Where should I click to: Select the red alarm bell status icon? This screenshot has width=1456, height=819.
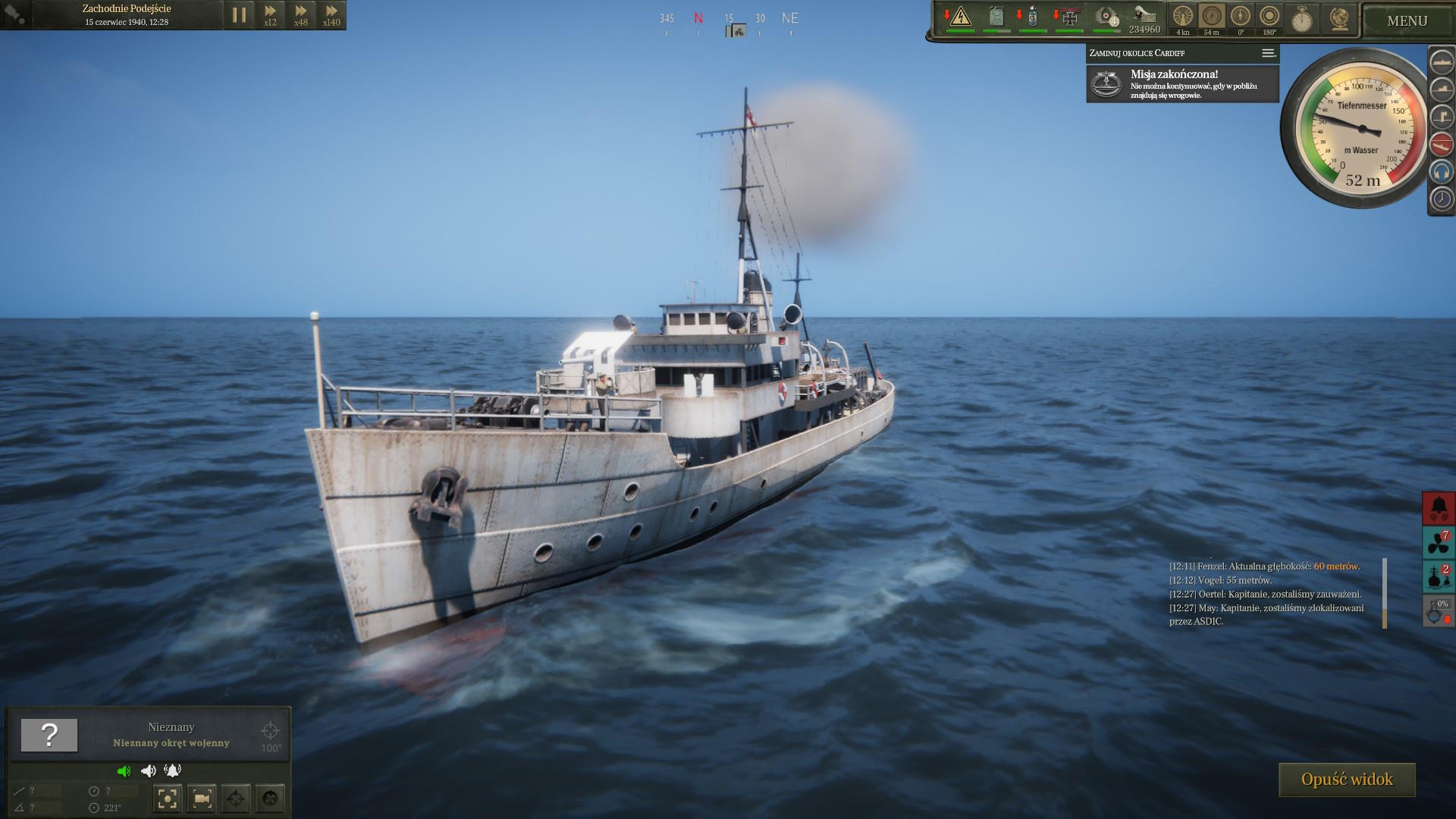(1438, 508)
